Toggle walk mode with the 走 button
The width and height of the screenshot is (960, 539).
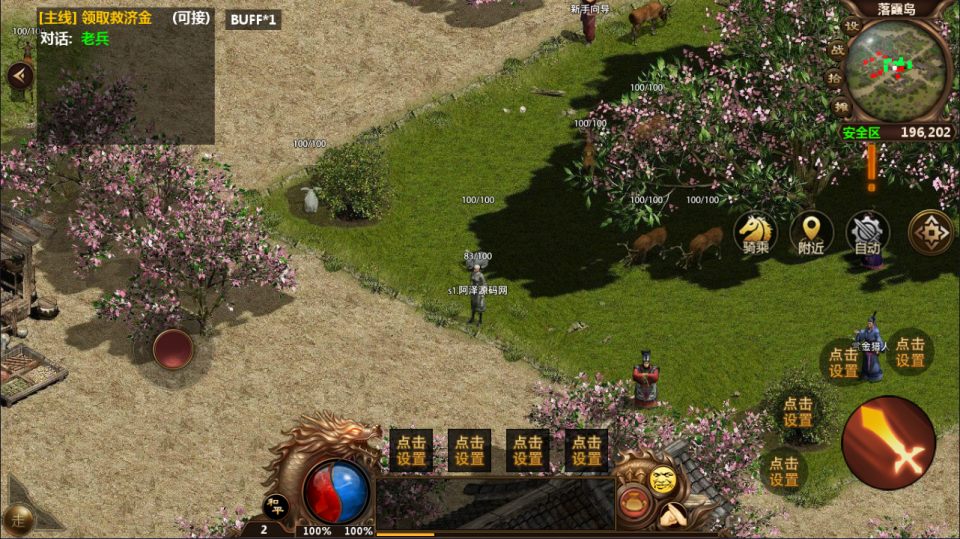click(x=20, y=516)
